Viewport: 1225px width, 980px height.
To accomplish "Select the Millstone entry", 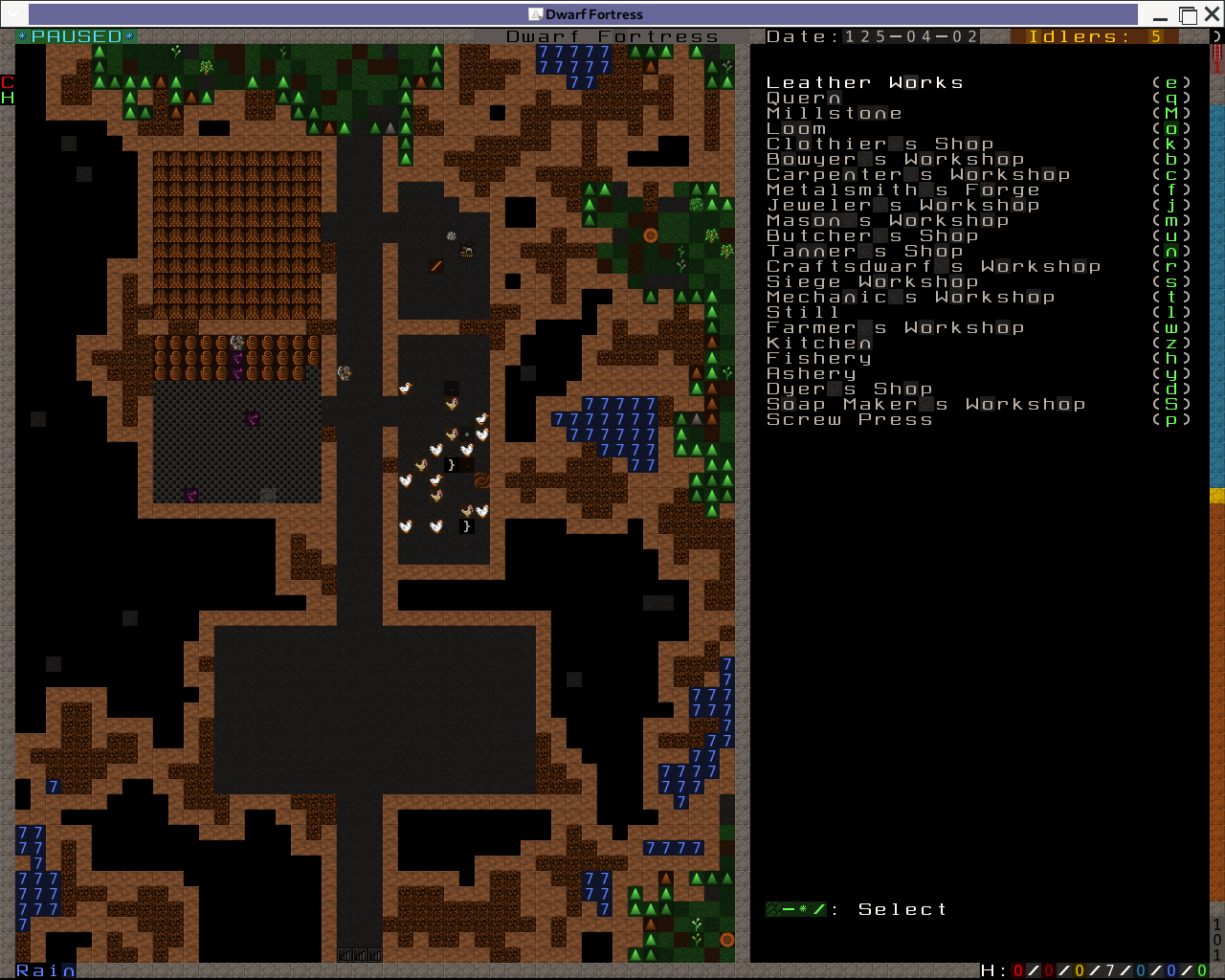I will click(834, 114).
